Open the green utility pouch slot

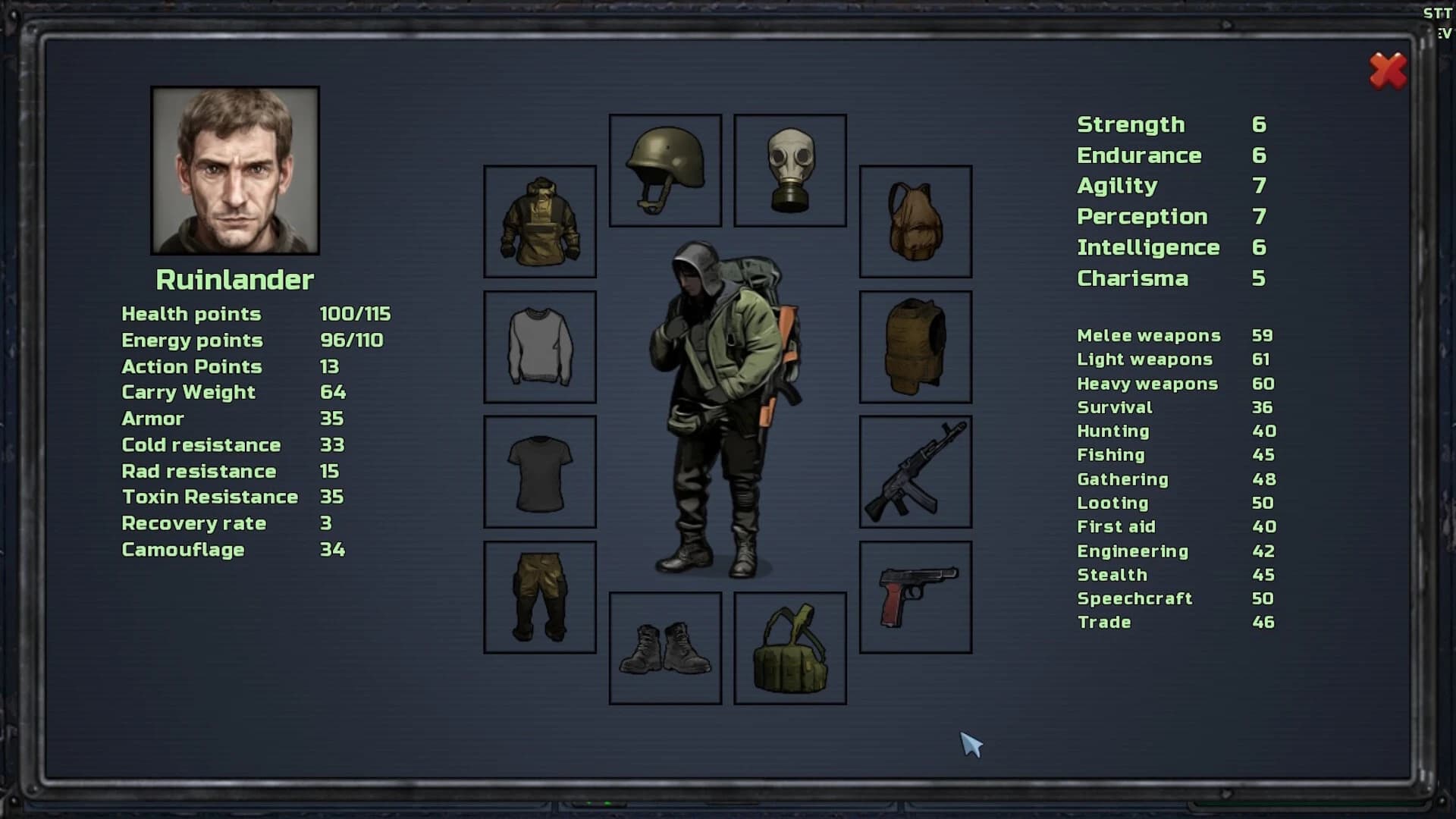[x=789, y=648]
